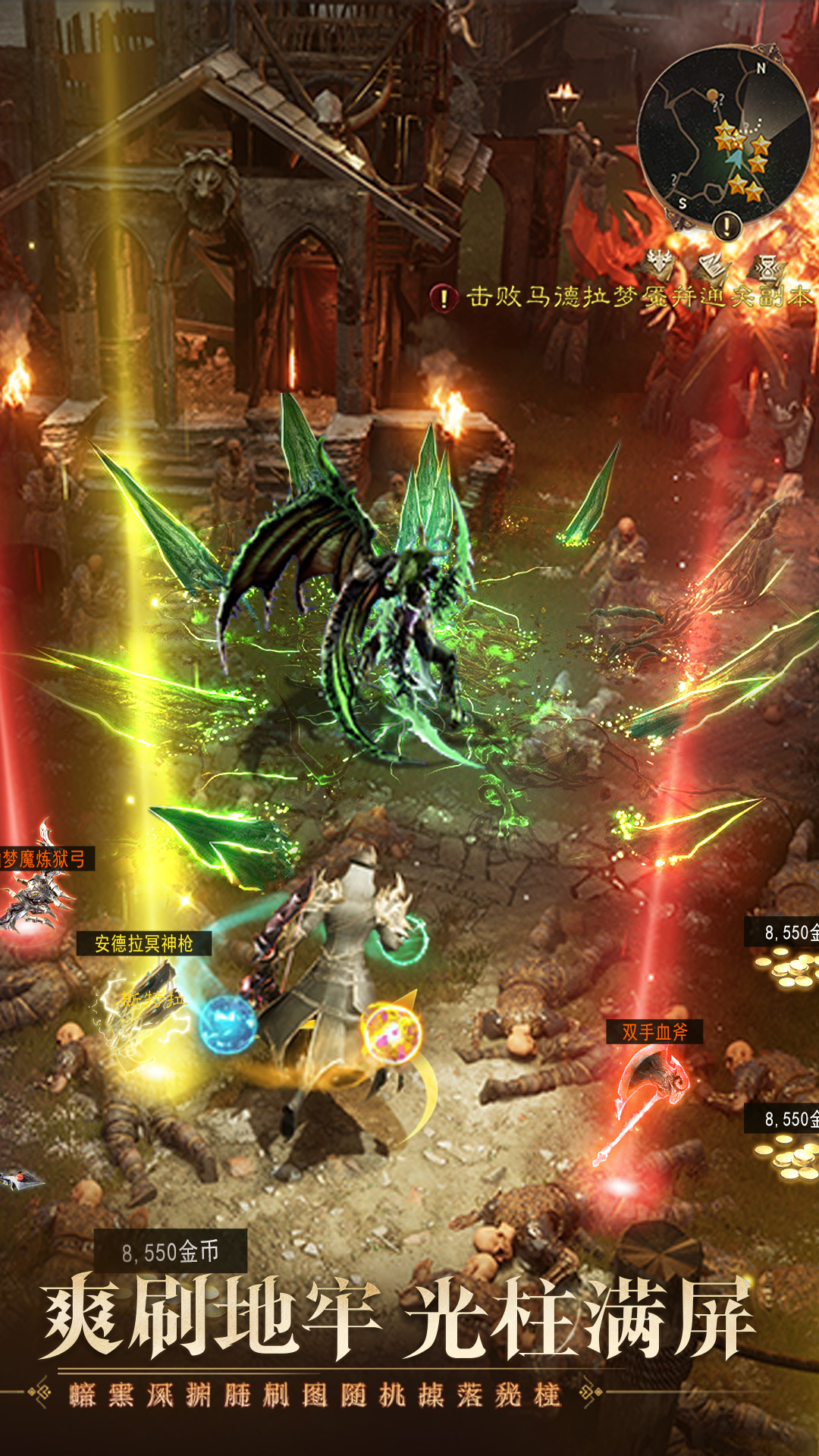Pick up the 双手血斧 loot label

[654, 1032]
